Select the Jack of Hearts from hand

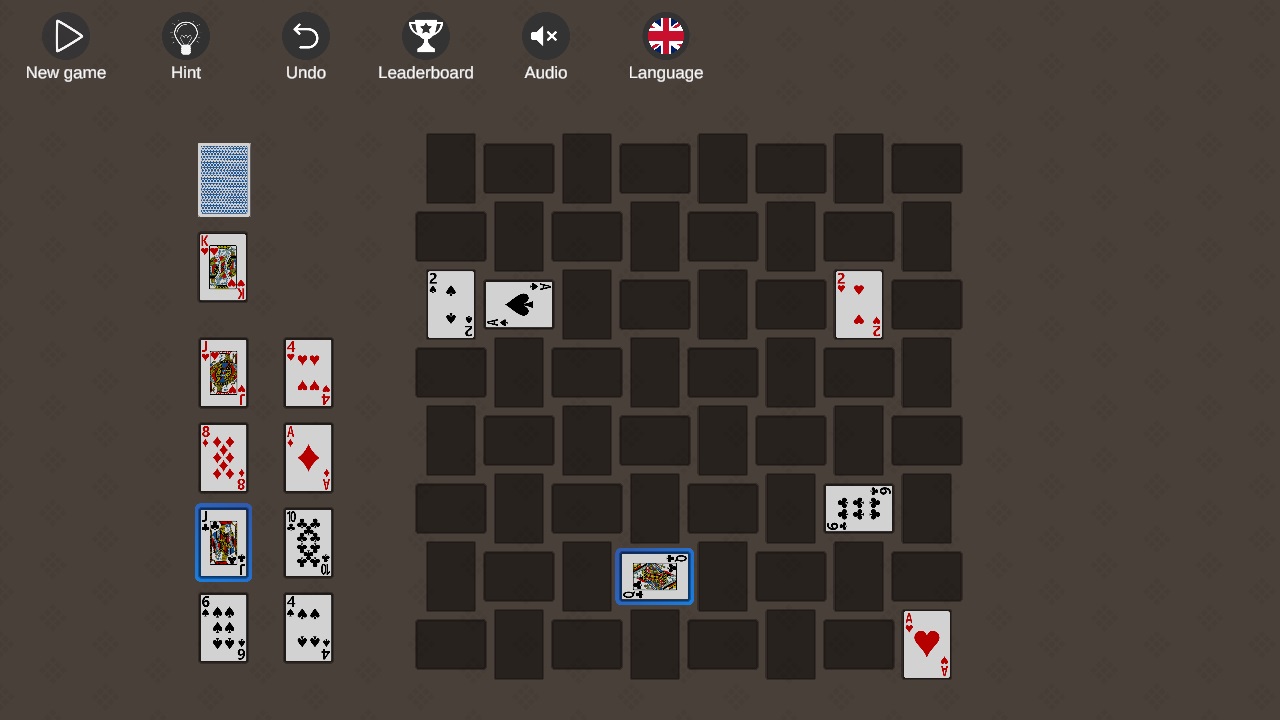tap(223, 373)
